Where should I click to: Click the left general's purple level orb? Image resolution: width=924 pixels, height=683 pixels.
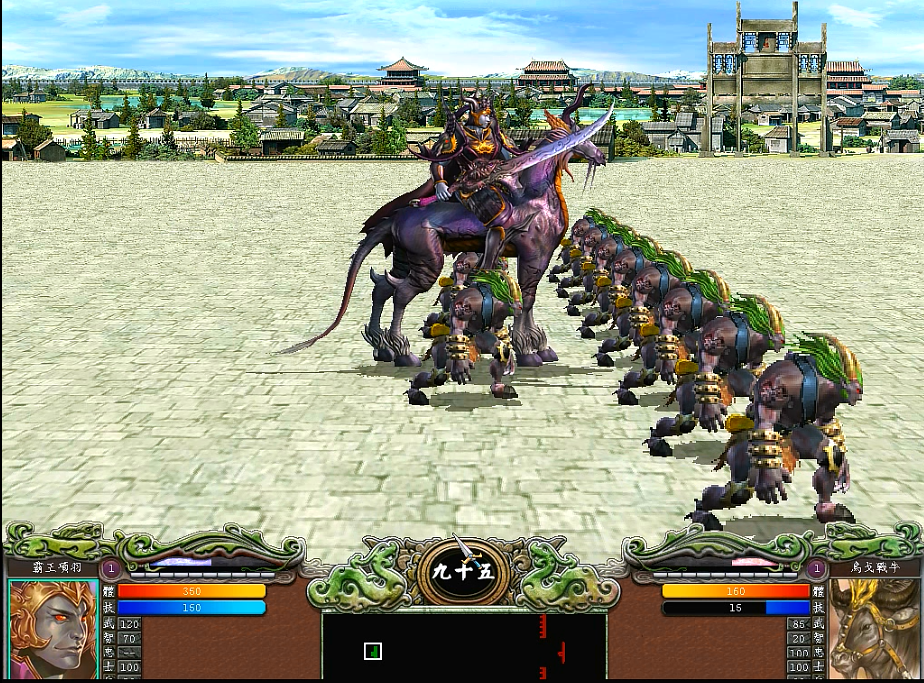click(111, 568)
